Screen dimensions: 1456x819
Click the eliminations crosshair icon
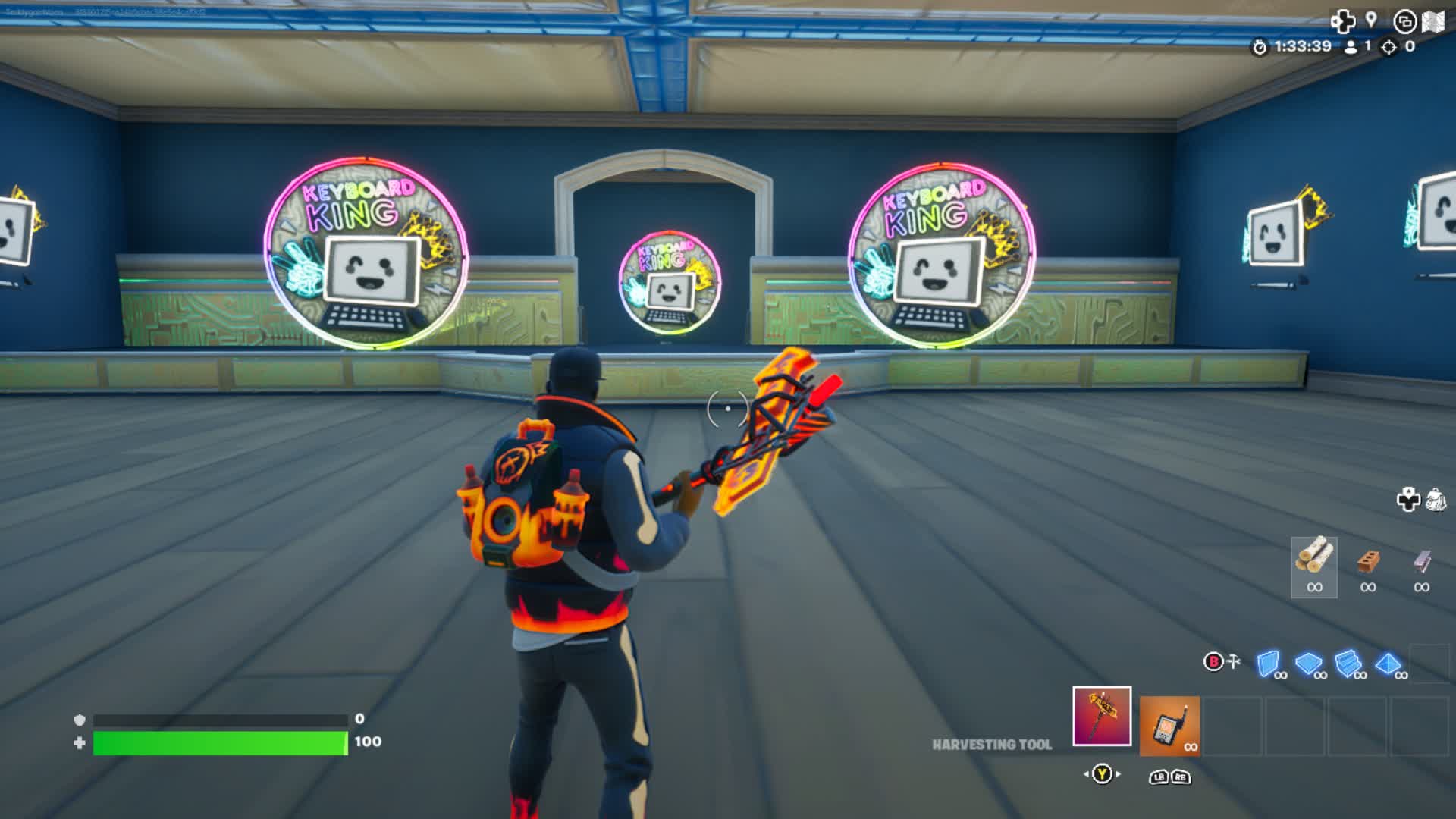click(x=1387, y=47)
